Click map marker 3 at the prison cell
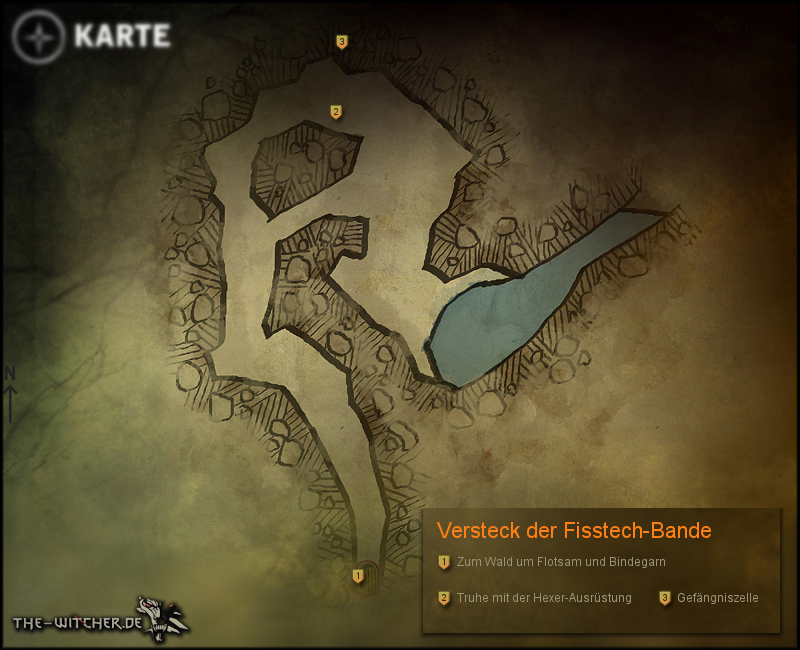The height and width of the screenshot is (650, 800). pos(342,42)
